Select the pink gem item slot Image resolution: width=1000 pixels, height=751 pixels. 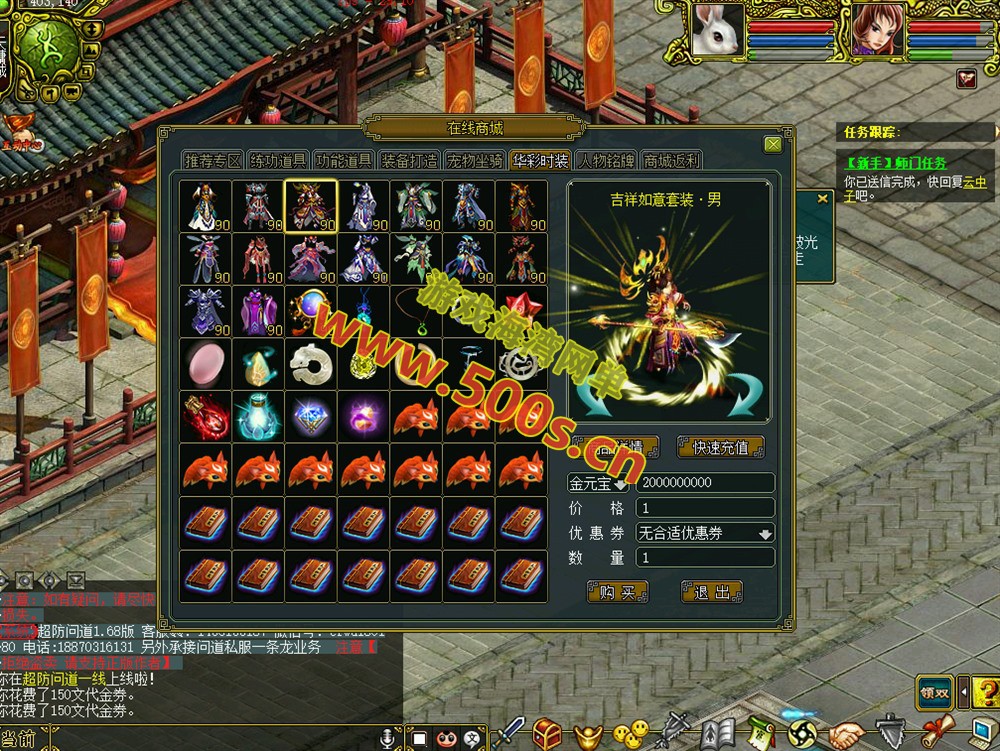[x=205, y=363]
